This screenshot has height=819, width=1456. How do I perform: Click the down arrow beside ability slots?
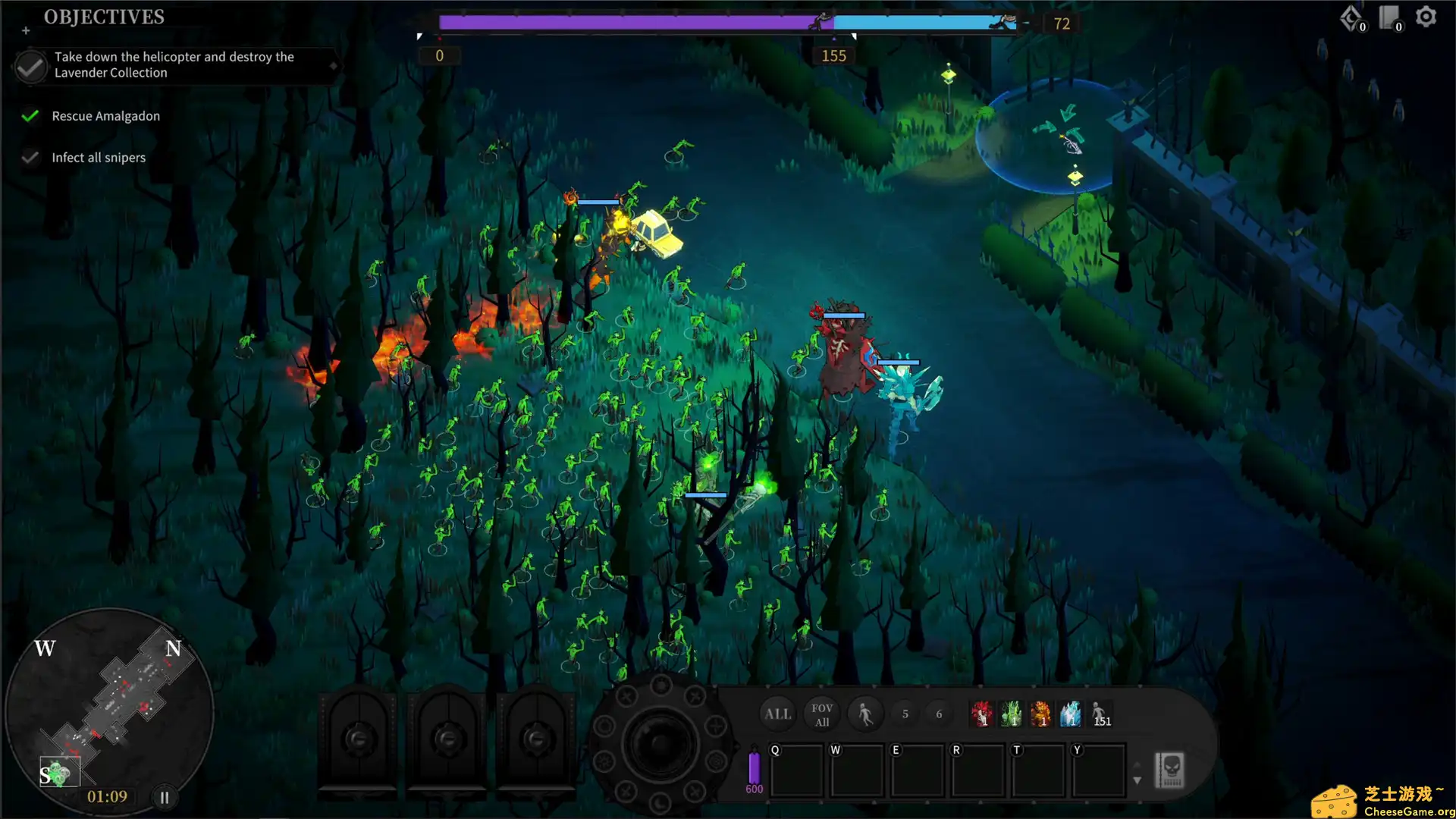(x=1137, y=780)
